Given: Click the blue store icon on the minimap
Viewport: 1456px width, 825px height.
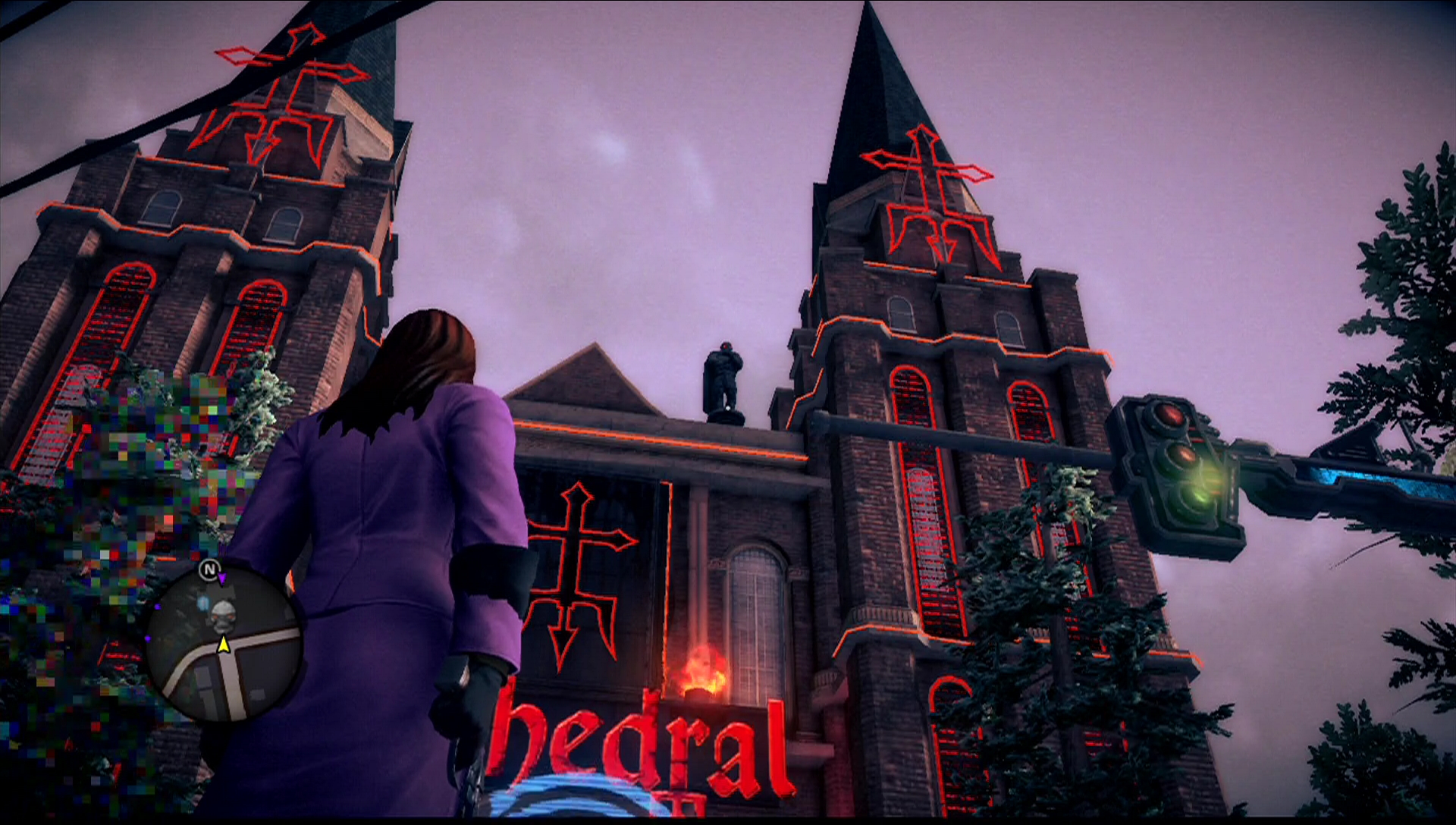Looking at the screenshot, I should [x=202, y=604].
